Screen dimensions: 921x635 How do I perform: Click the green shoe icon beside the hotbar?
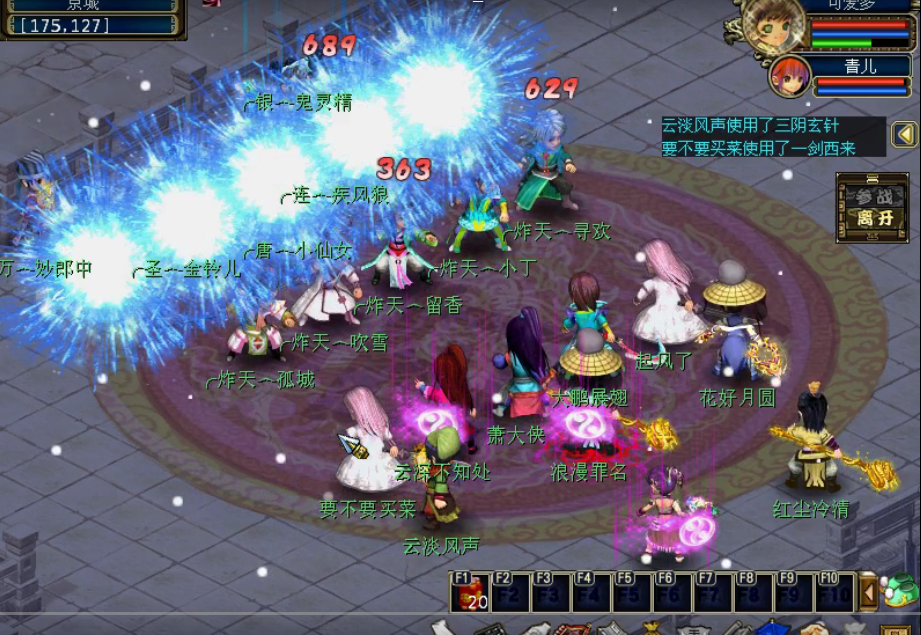pos(900,591)
